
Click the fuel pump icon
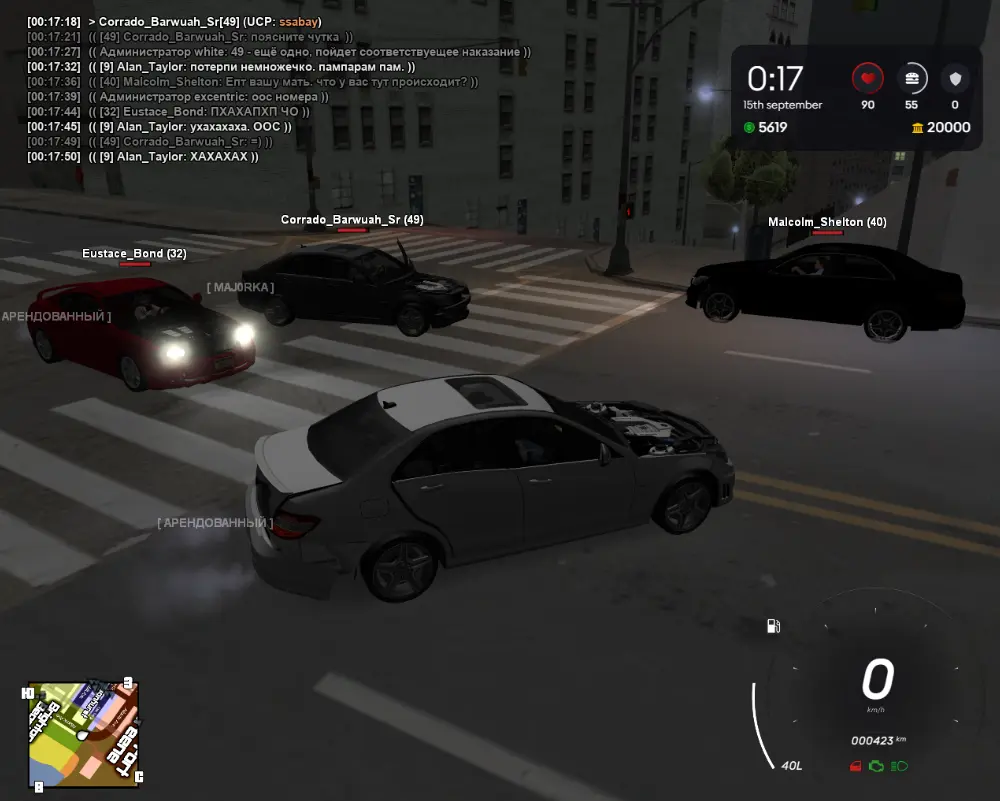(773, 626)
